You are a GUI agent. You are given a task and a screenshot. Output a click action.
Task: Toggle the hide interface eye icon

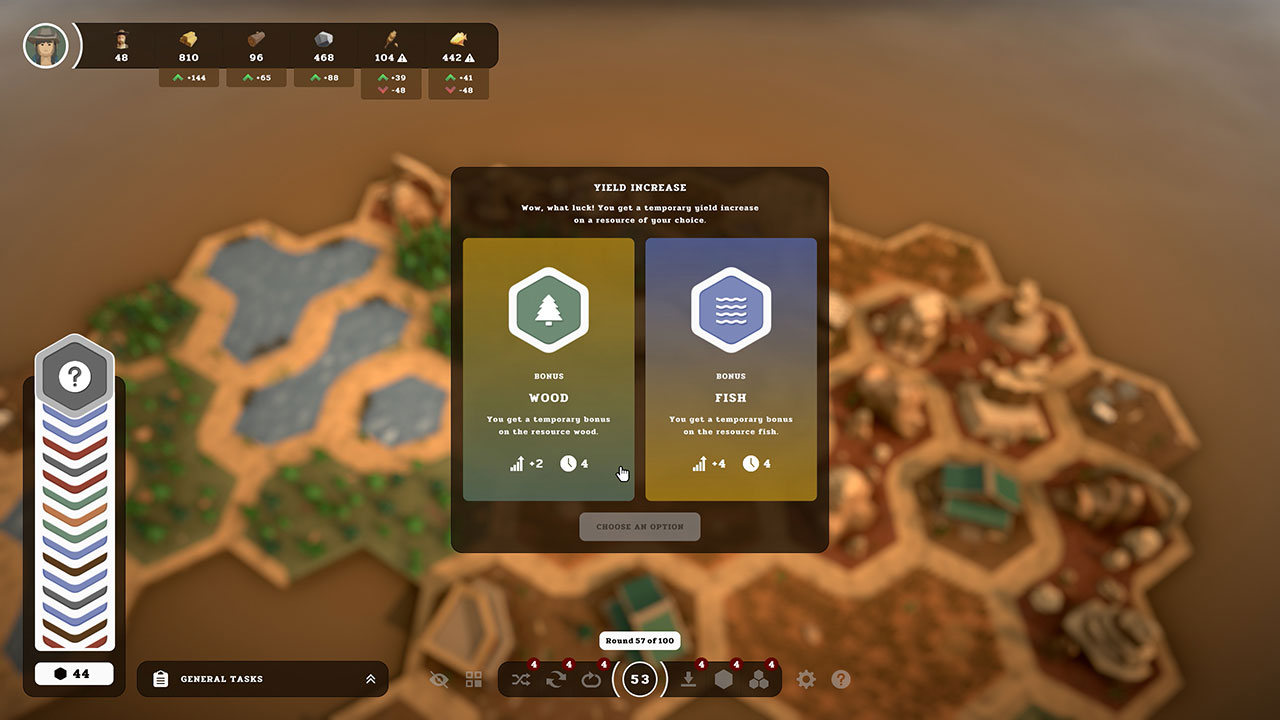pos(439,679)
